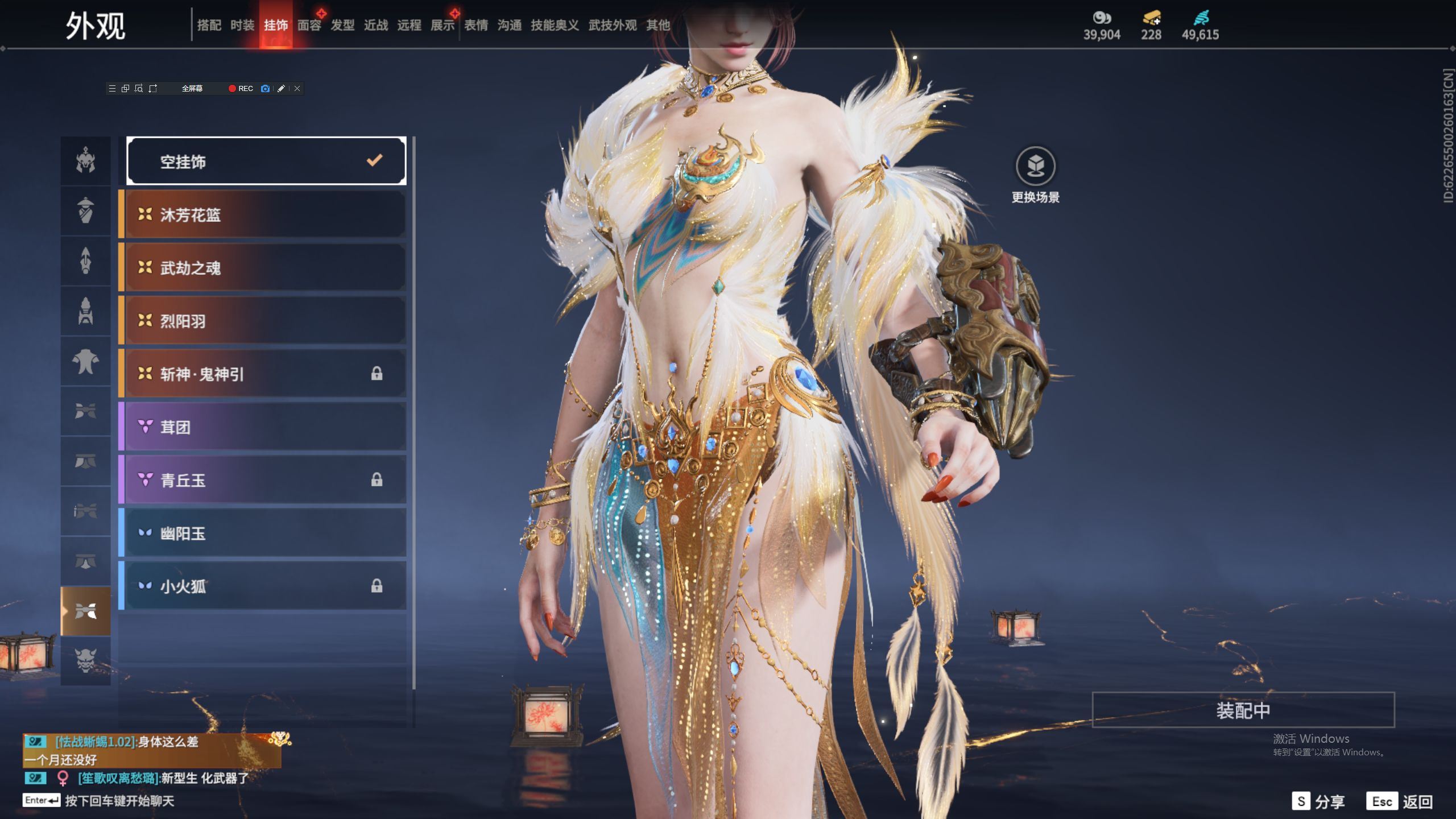This screenshot has height=819, width=1456.
Task: Pick the 茸团 accessory
Action: 265,427
